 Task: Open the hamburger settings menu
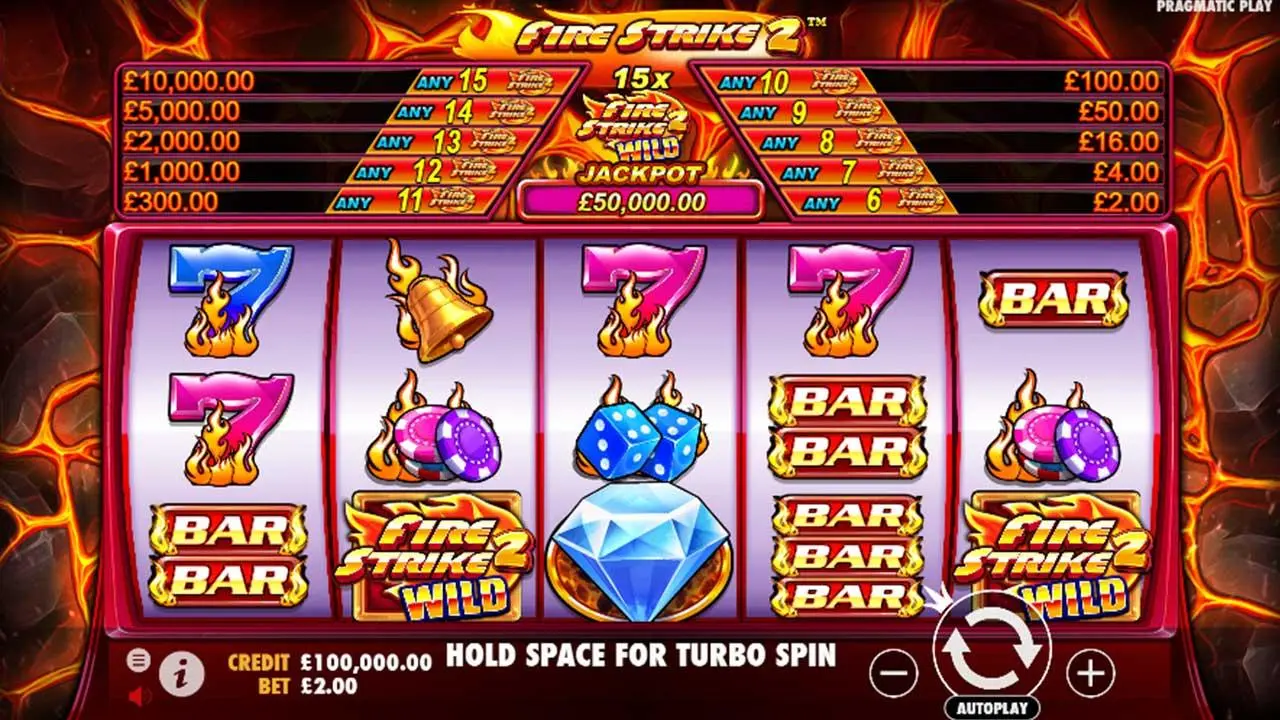click(138, 660)
